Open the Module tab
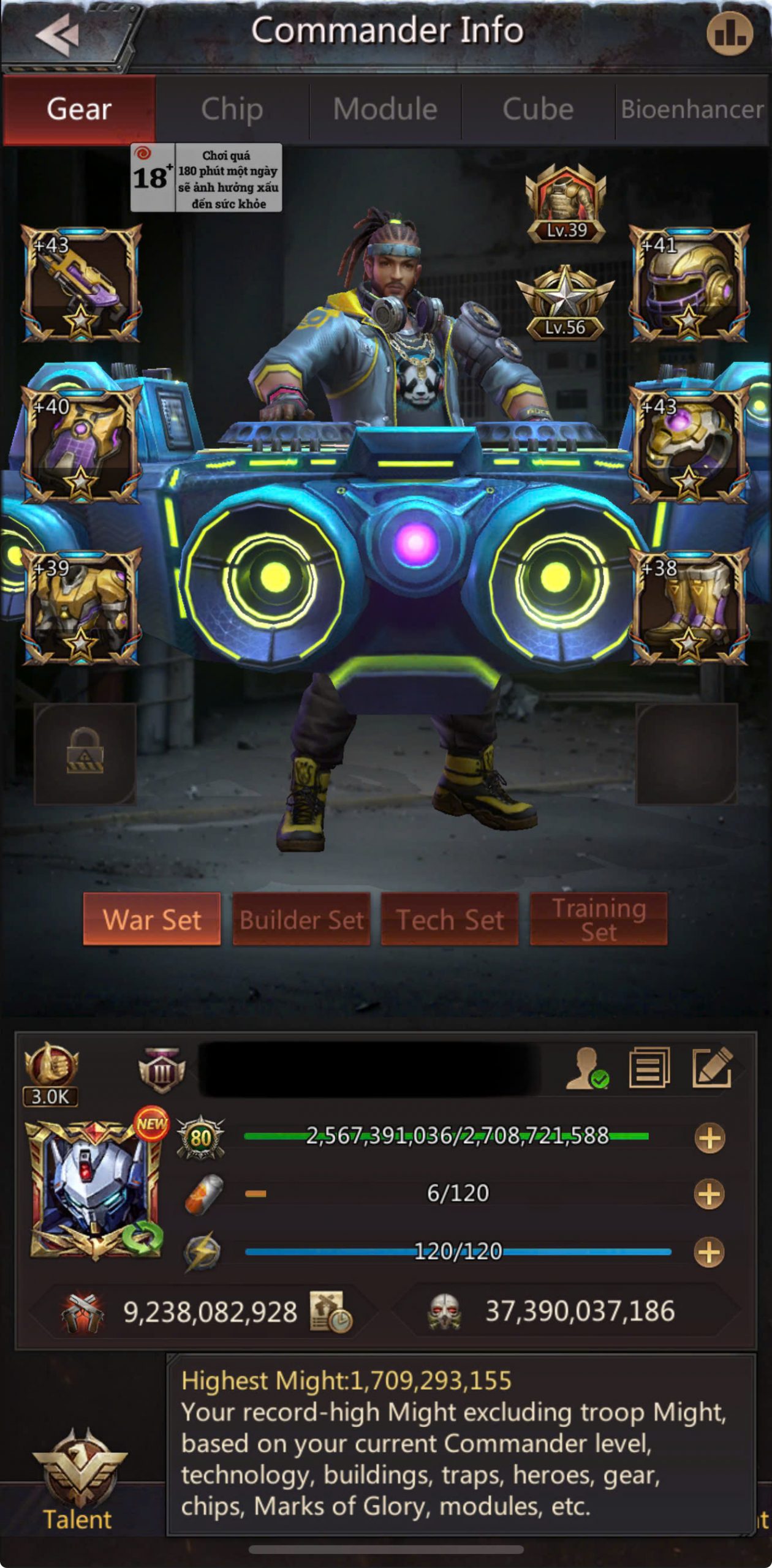This screenshot has width=772, height=1568. 385,110
